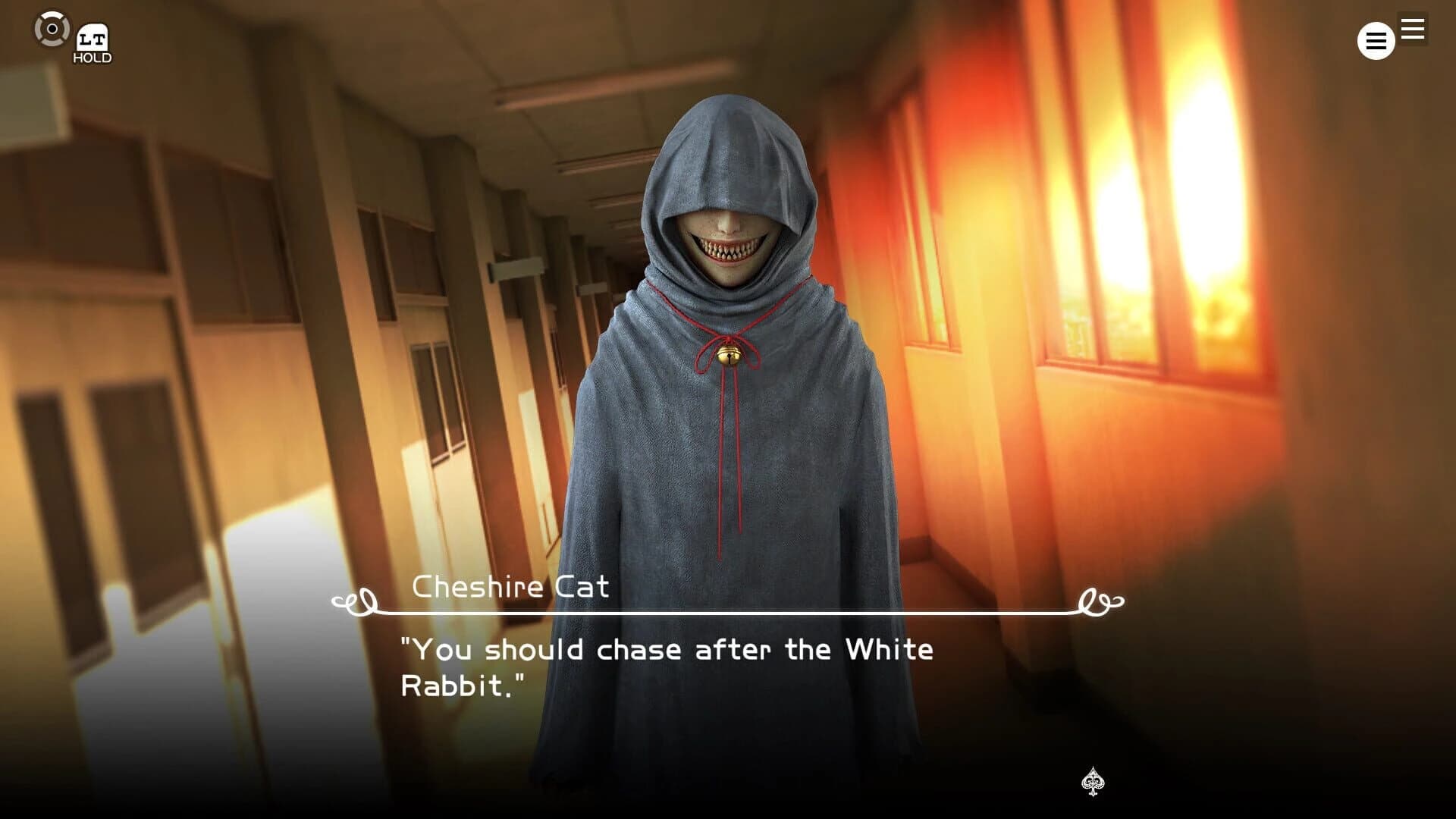Open the message backlog icon beside the menu button
1456x819 pixels.
(1412, 30)
